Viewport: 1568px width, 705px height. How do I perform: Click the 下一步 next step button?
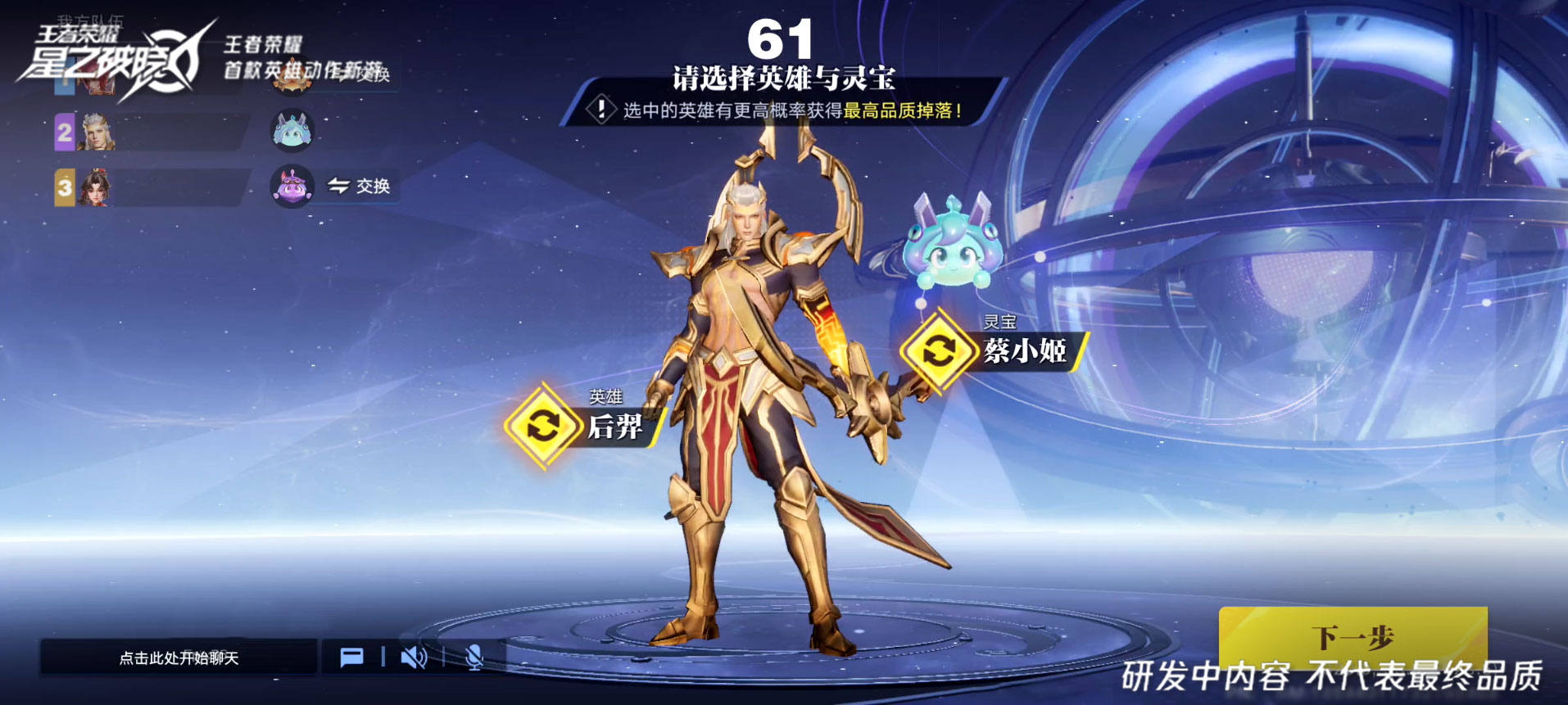click(1352, 636)
